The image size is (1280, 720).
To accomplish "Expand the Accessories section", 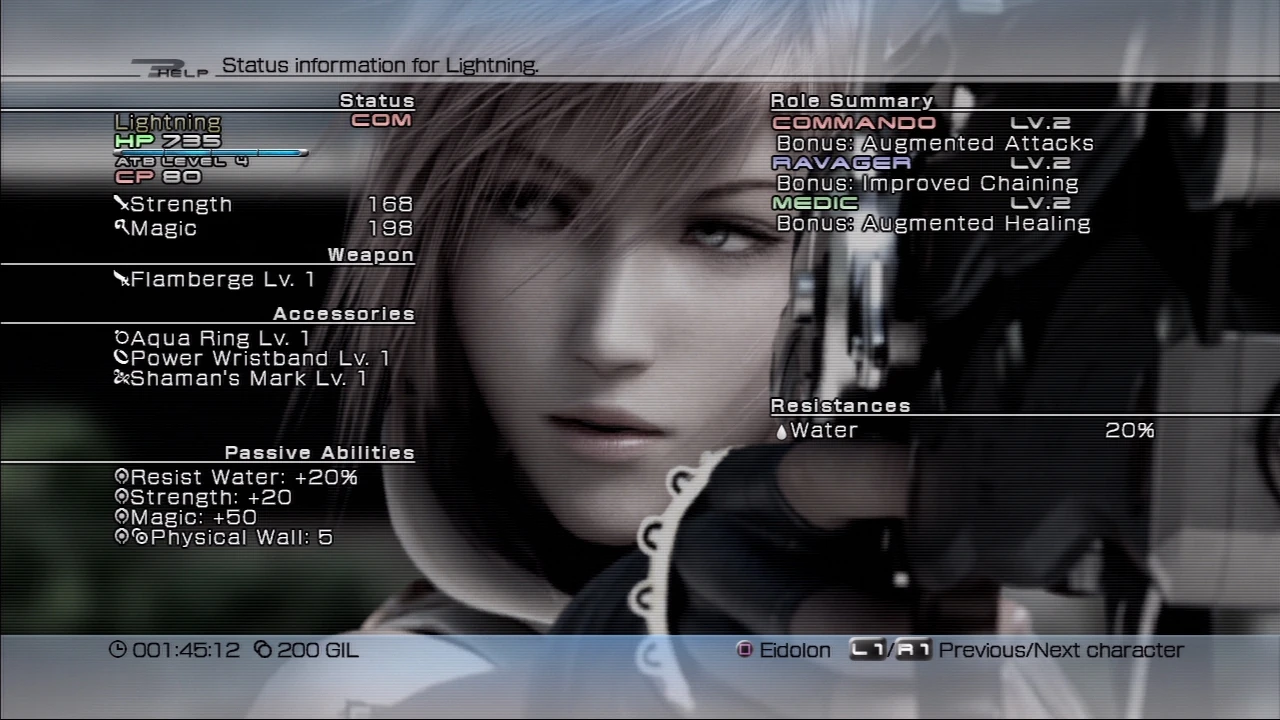I will tap(344, 313).
